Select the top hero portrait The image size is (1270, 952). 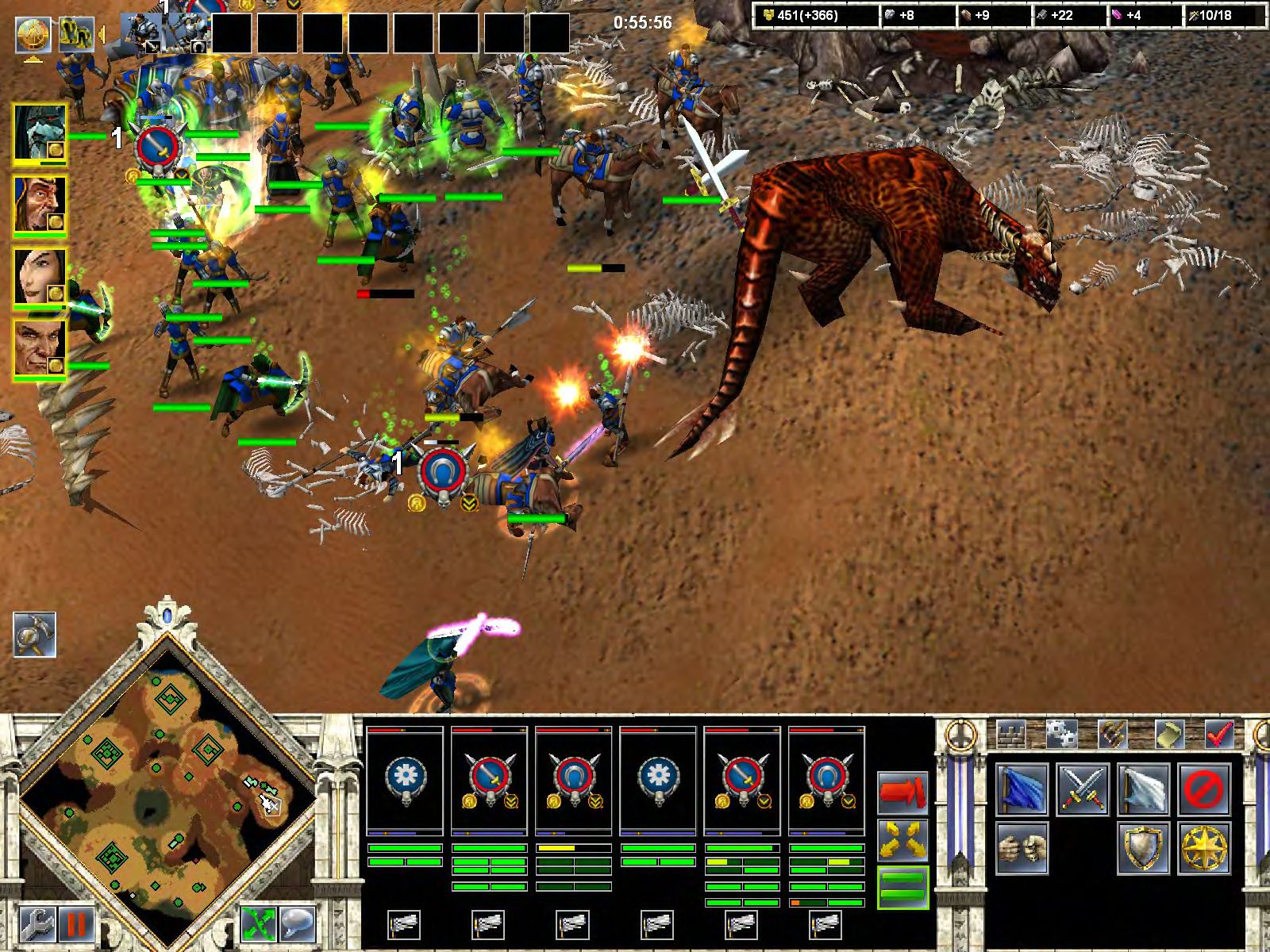pyautogui.click(x=40, y=133)
